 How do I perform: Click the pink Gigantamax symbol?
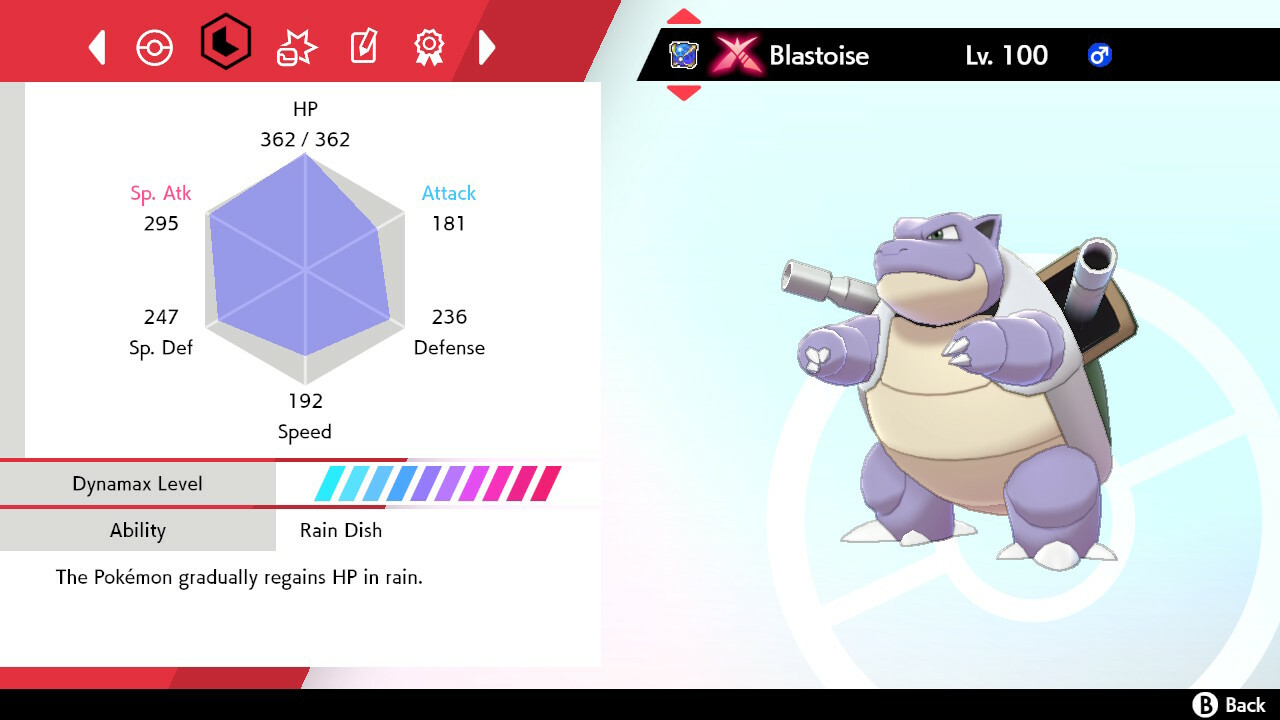737,56
